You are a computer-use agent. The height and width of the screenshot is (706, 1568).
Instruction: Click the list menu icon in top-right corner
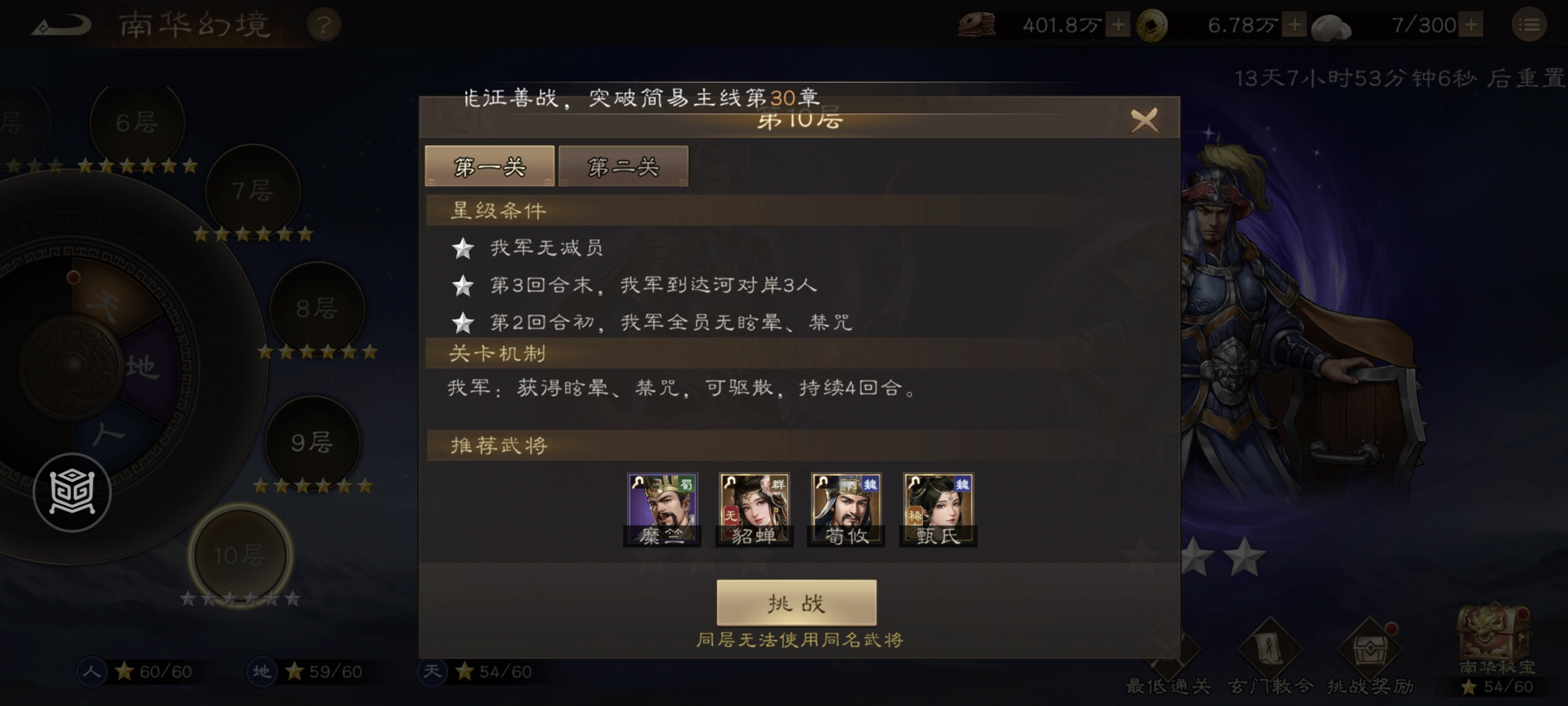1533,26
